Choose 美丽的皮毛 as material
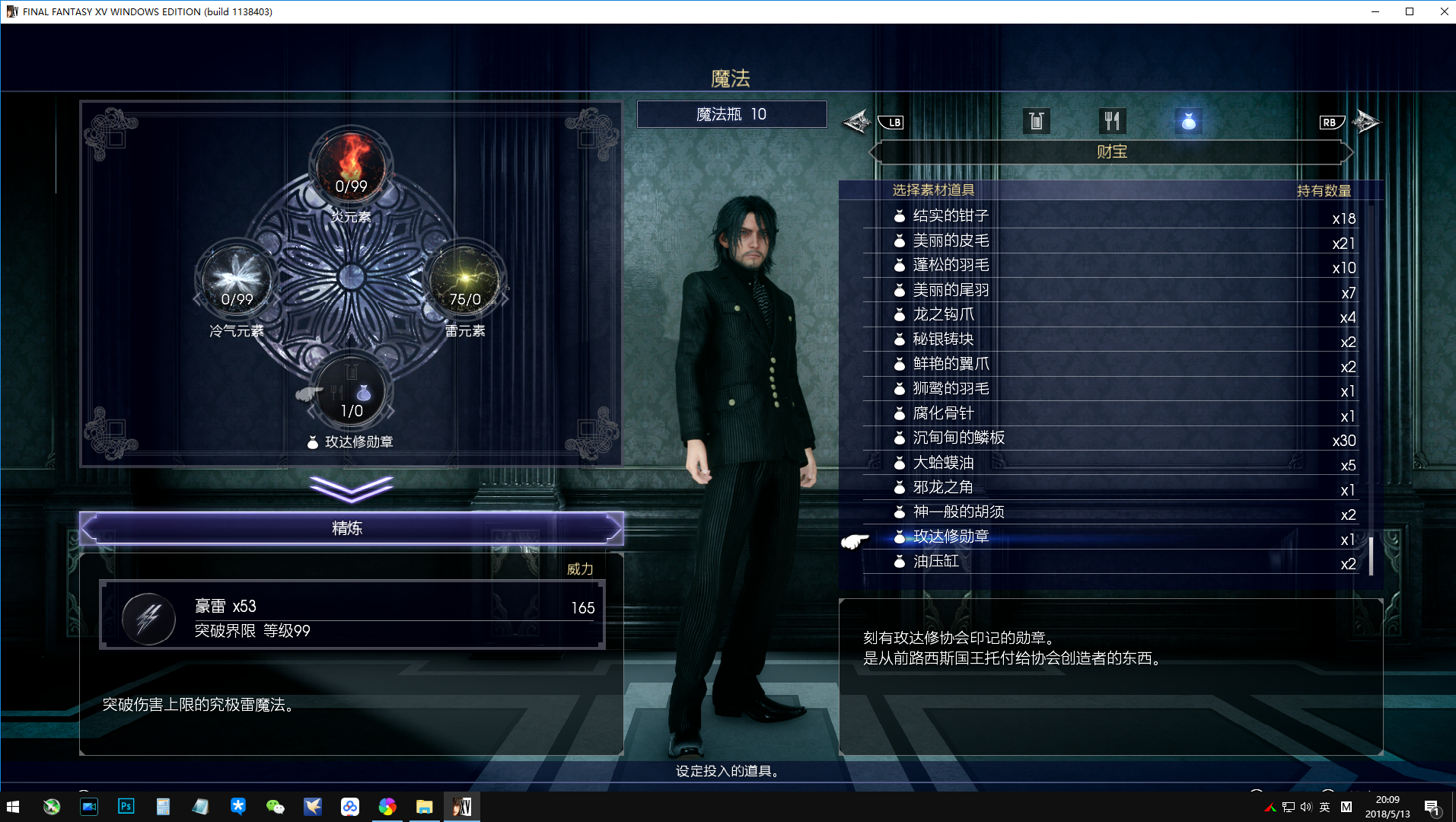 tap(951, 241)
